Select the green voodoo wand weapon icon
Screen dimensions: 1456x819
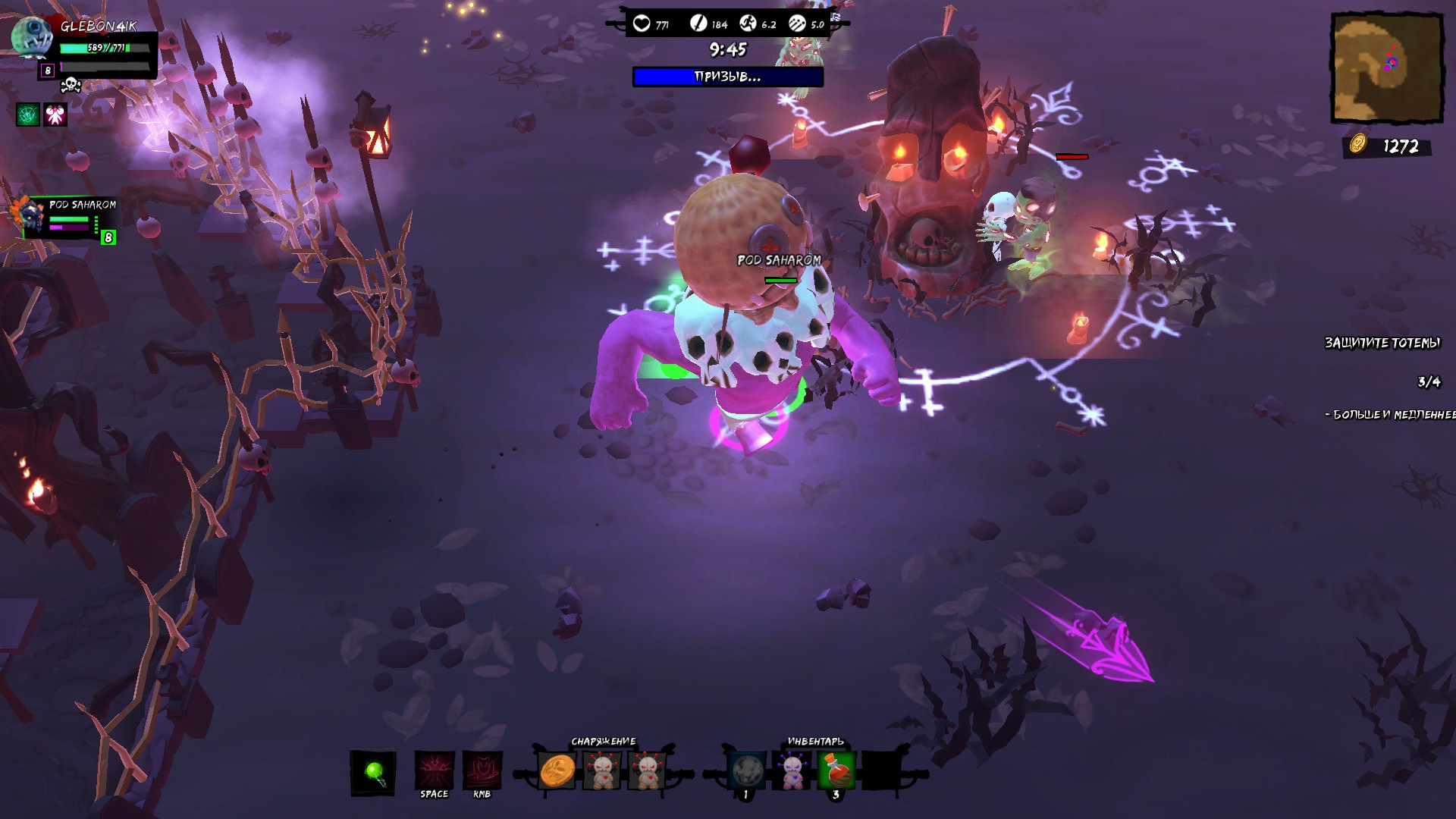373,771
